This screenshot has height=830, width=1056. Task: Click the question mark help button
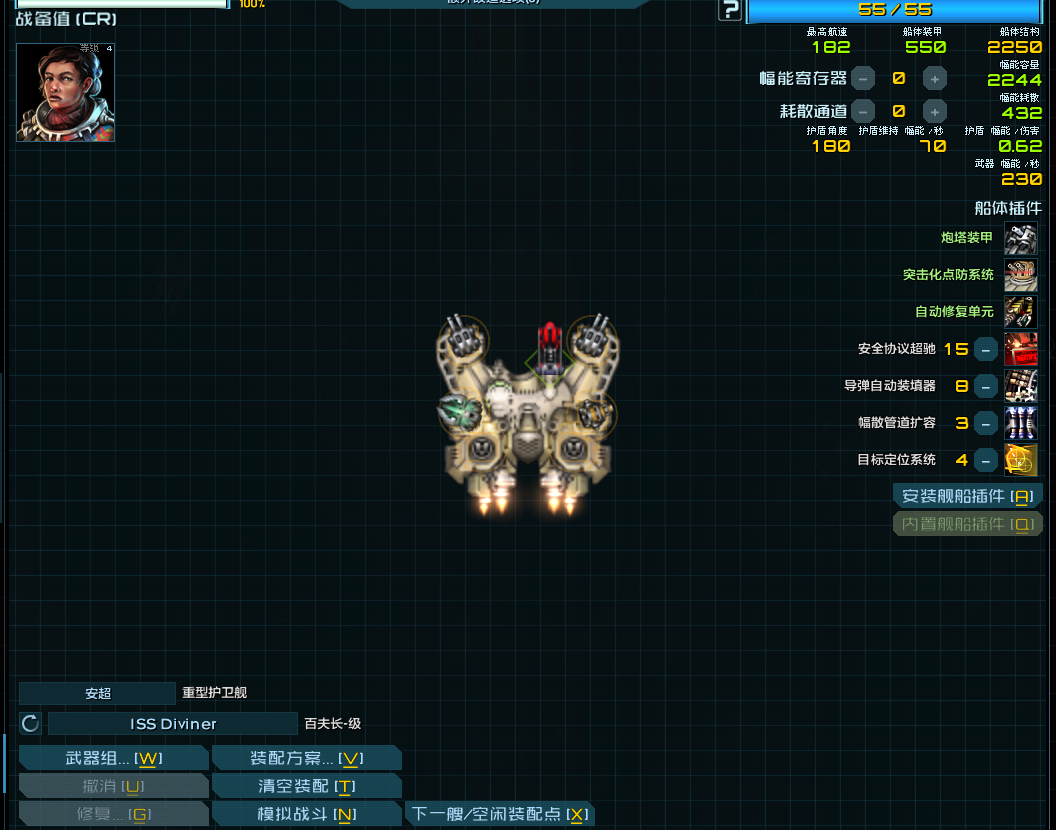click(x=730, y=10)
